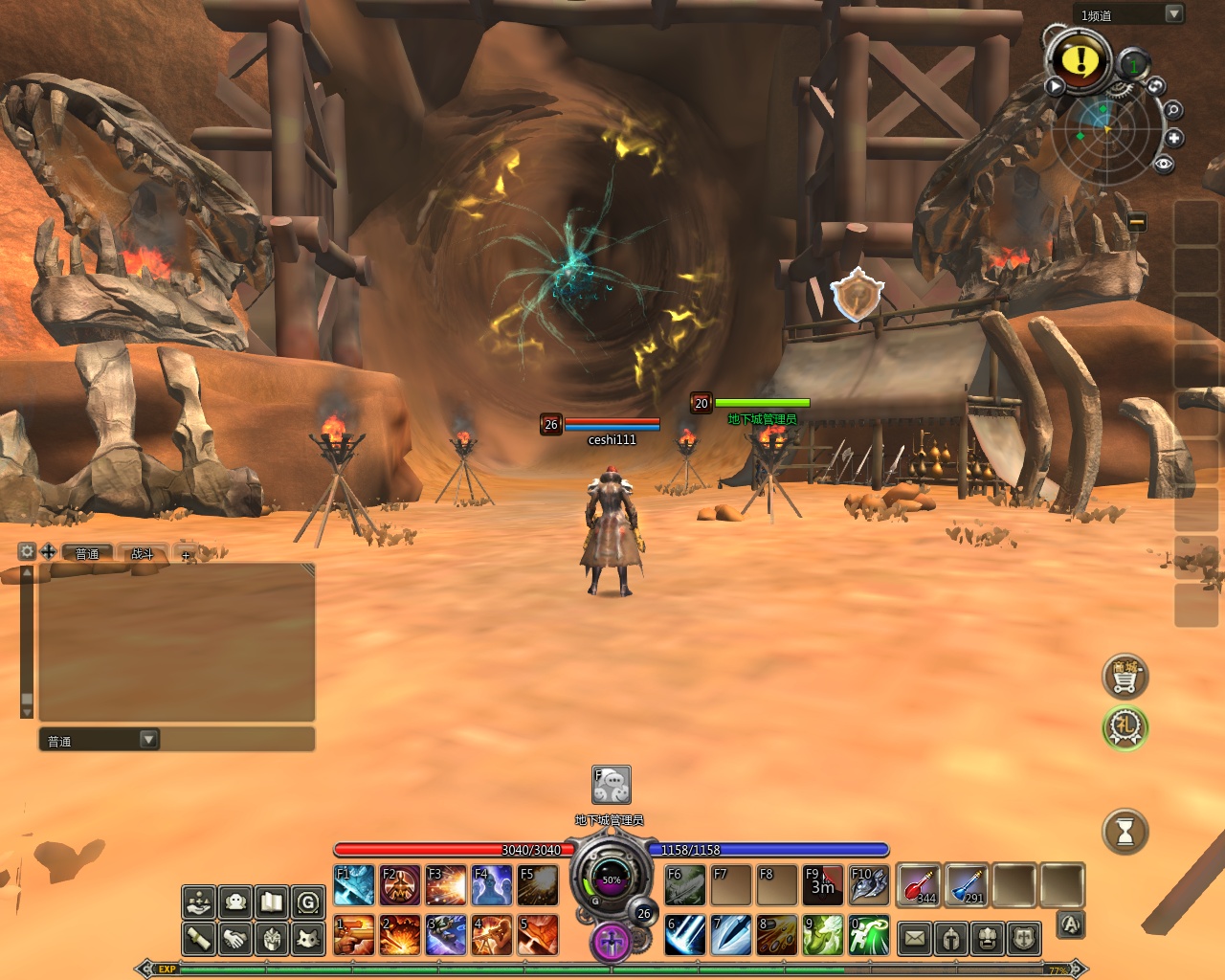Use the red potion with 344 count
The height and width of the screenshot is (980, 1225).
tap(919, 884)
